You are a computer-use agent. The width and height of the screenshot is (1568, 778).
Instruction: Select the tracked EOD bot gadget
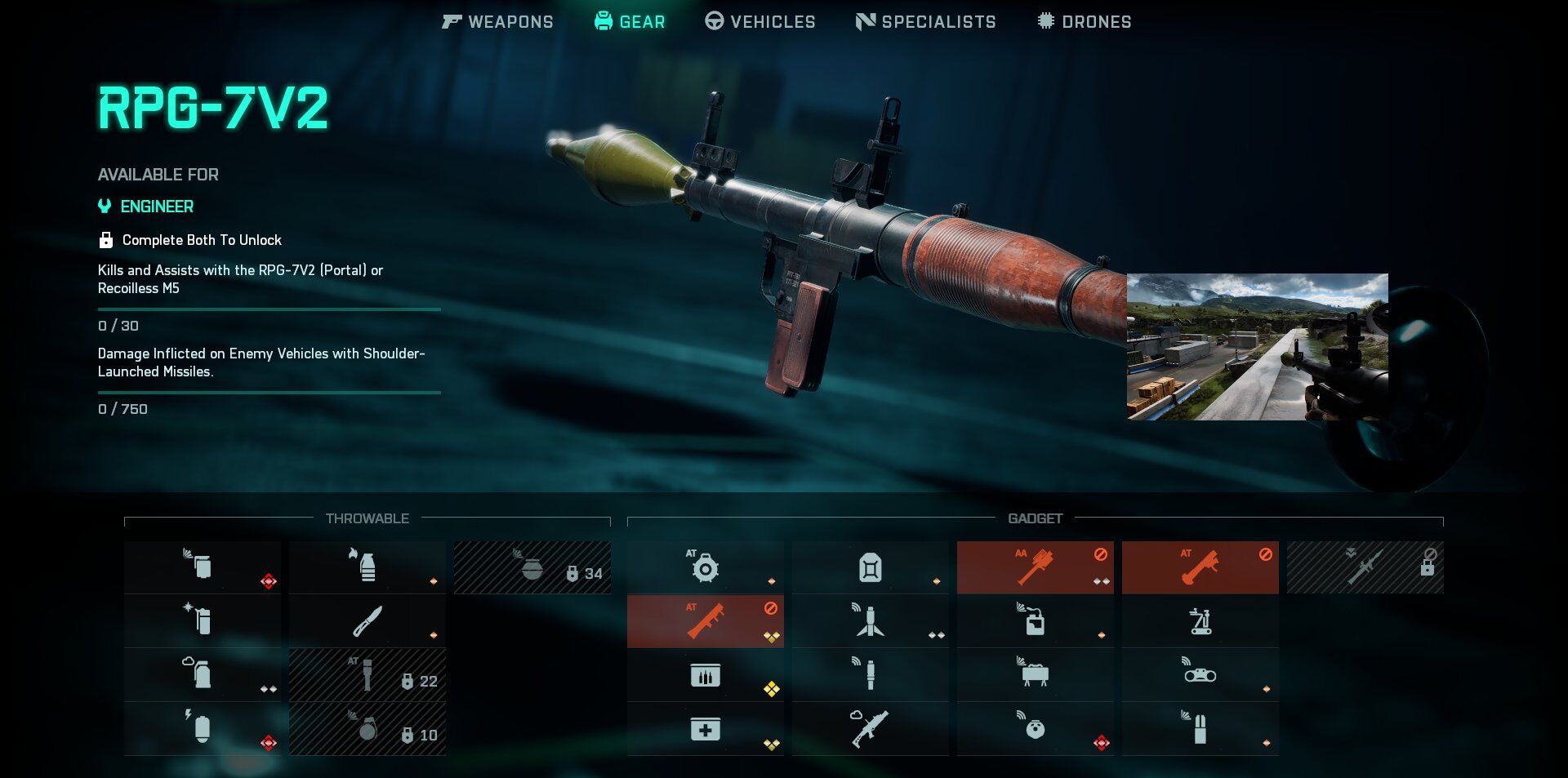pyautogui.click(x=1200, y=621)
